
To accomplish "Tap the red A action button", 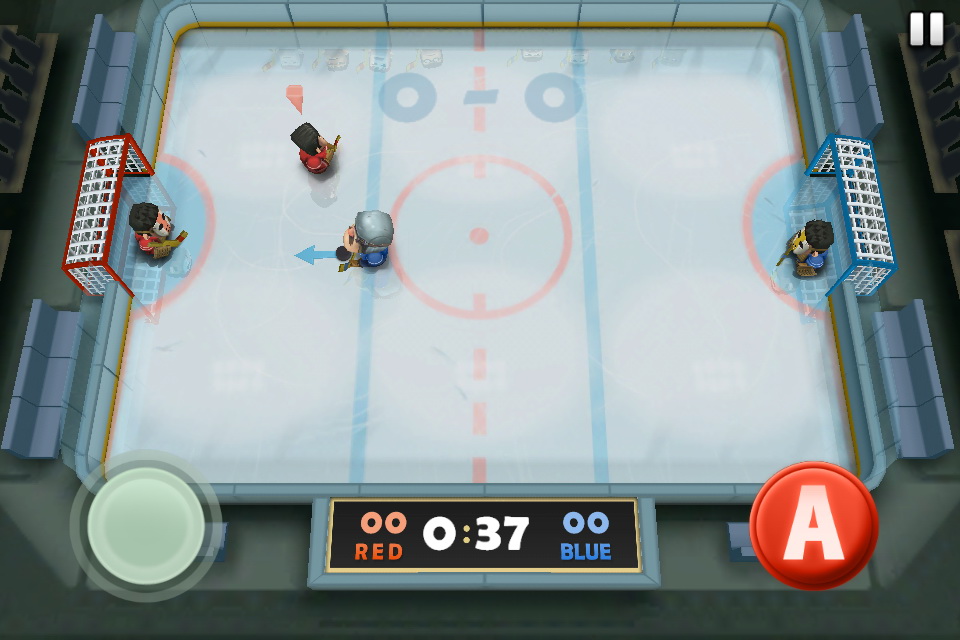I will tap(813, 525).
